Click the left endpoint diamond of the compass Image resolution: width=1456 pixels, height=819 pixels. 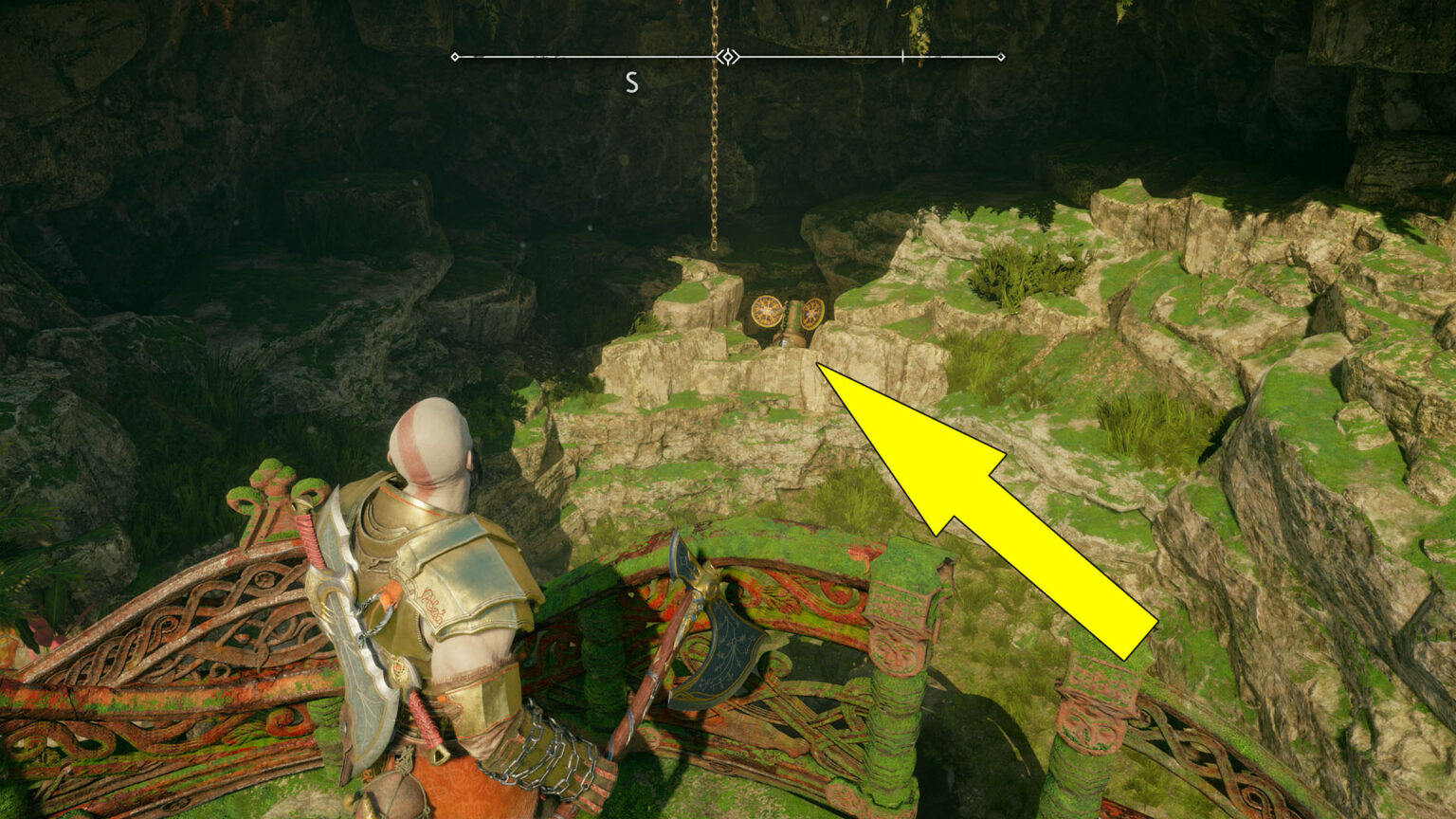454,56
